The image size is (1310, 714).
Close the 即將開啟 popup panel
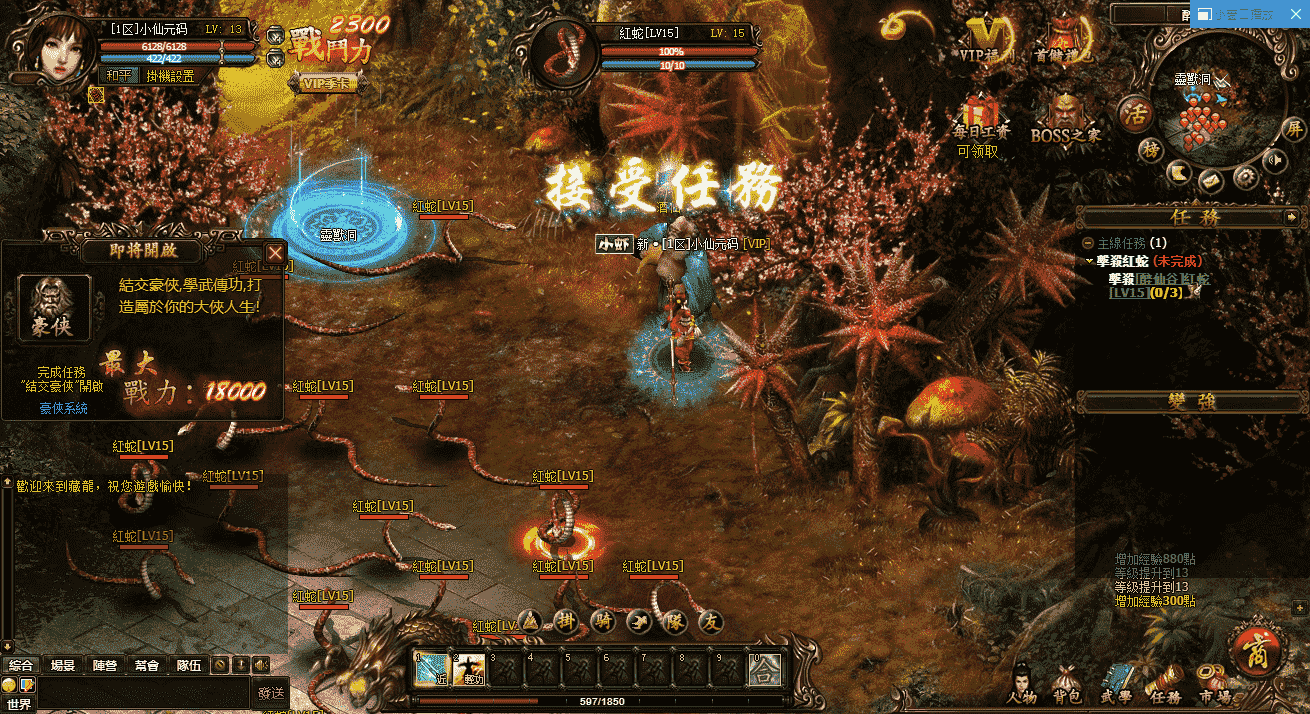pos(275,253)
